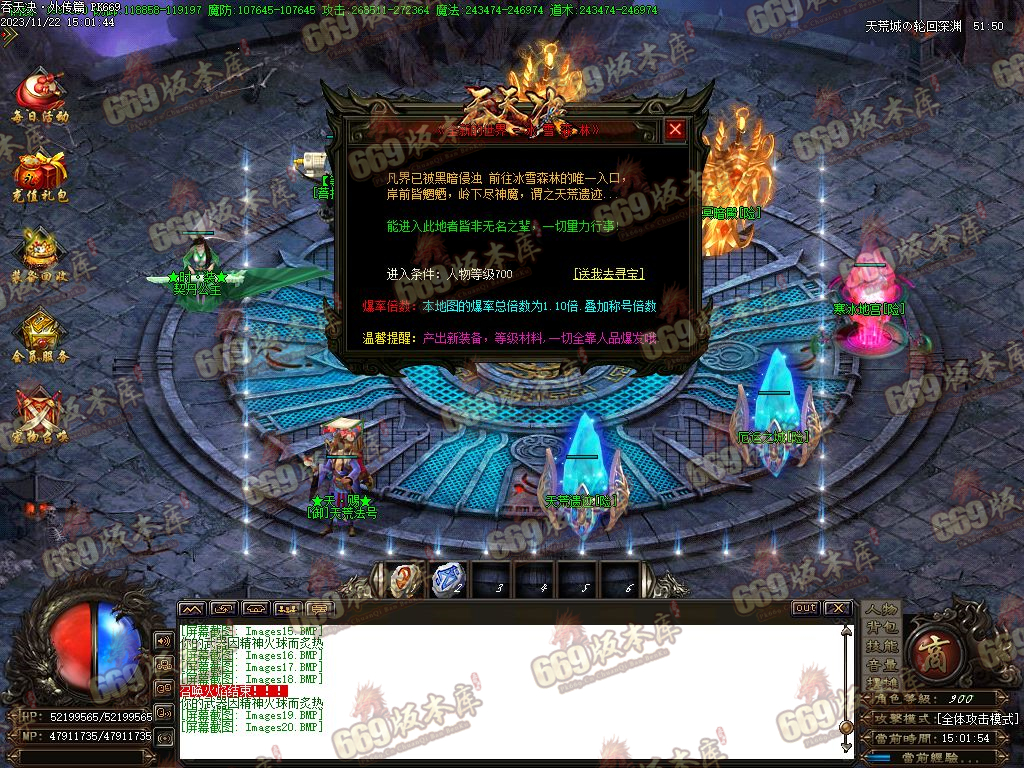1024x768 pixels.
Task: Expand the yellow arrow in top-left corner
Action: coord(9,37)
